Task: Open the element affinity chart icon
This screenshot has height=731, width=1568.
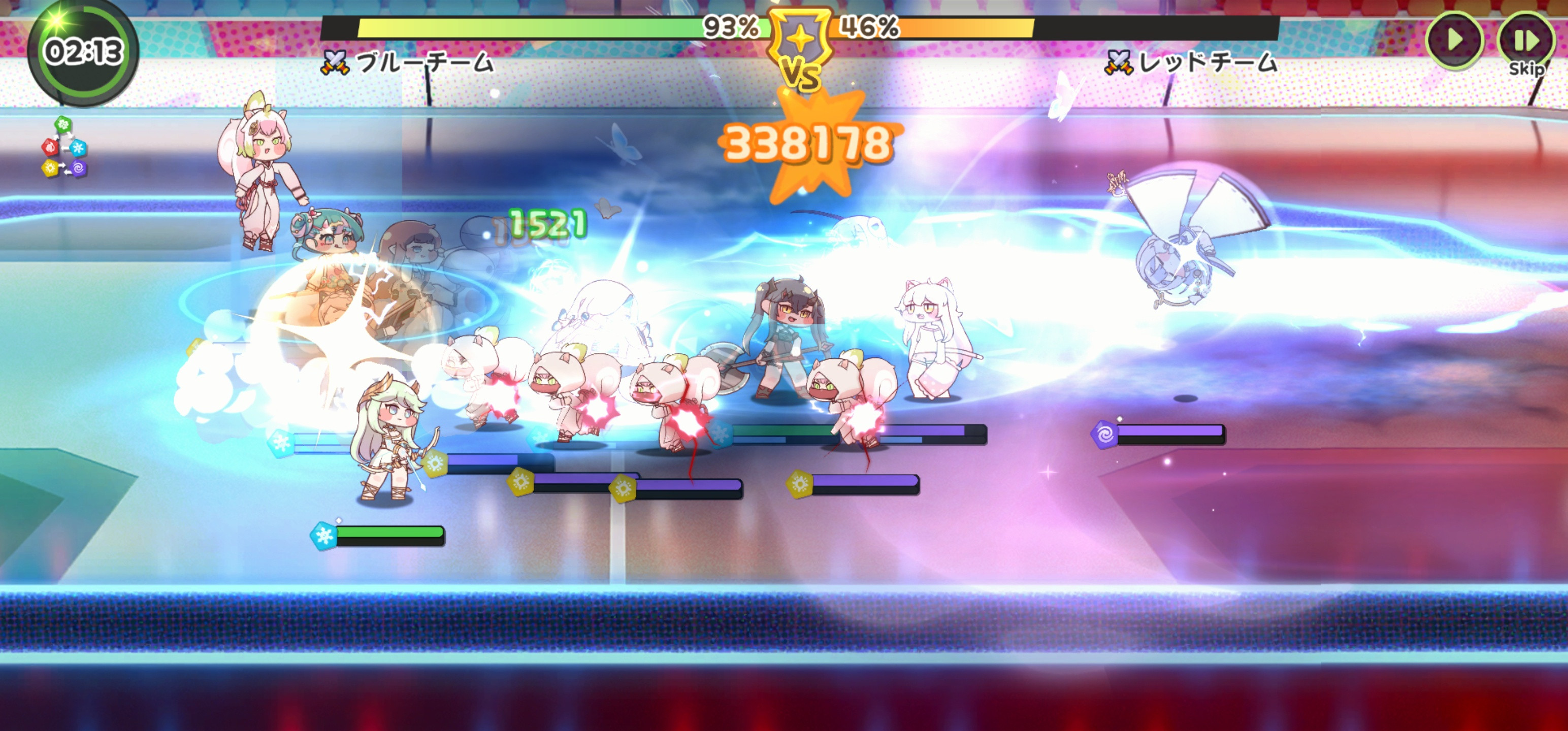Action: pos(64,147)
